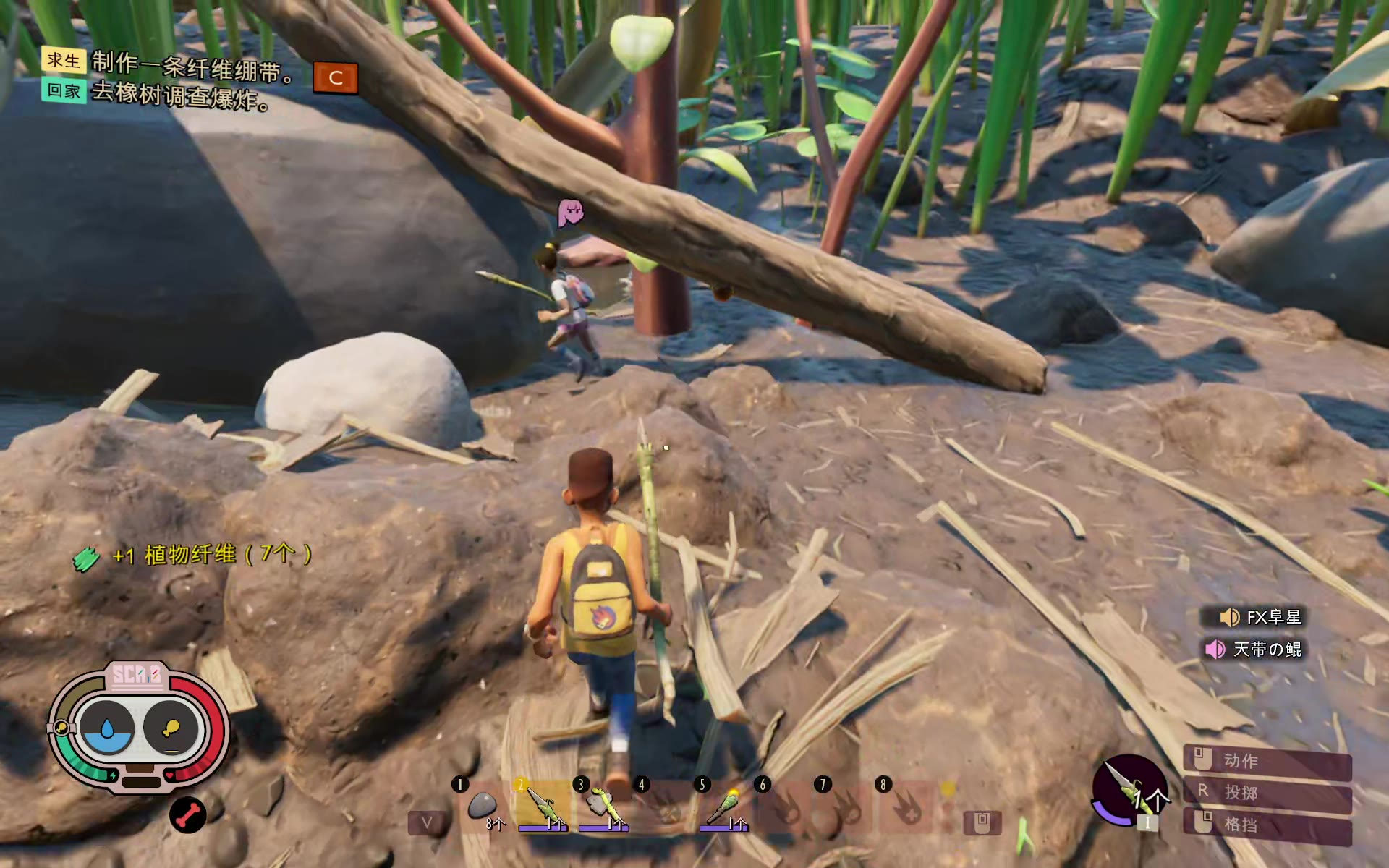Click the thirst water droplet gauge
The image size is (1389, 868).
(107, 728)
